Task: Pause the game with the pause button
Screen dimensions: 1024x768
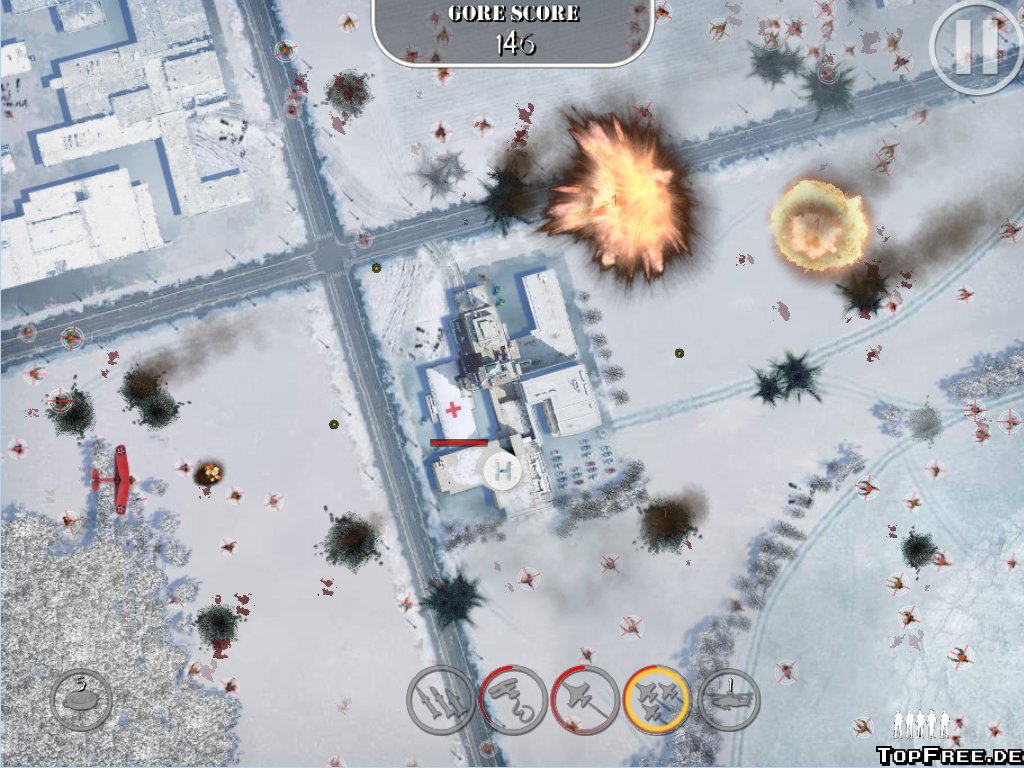Action: click(974, 47)
